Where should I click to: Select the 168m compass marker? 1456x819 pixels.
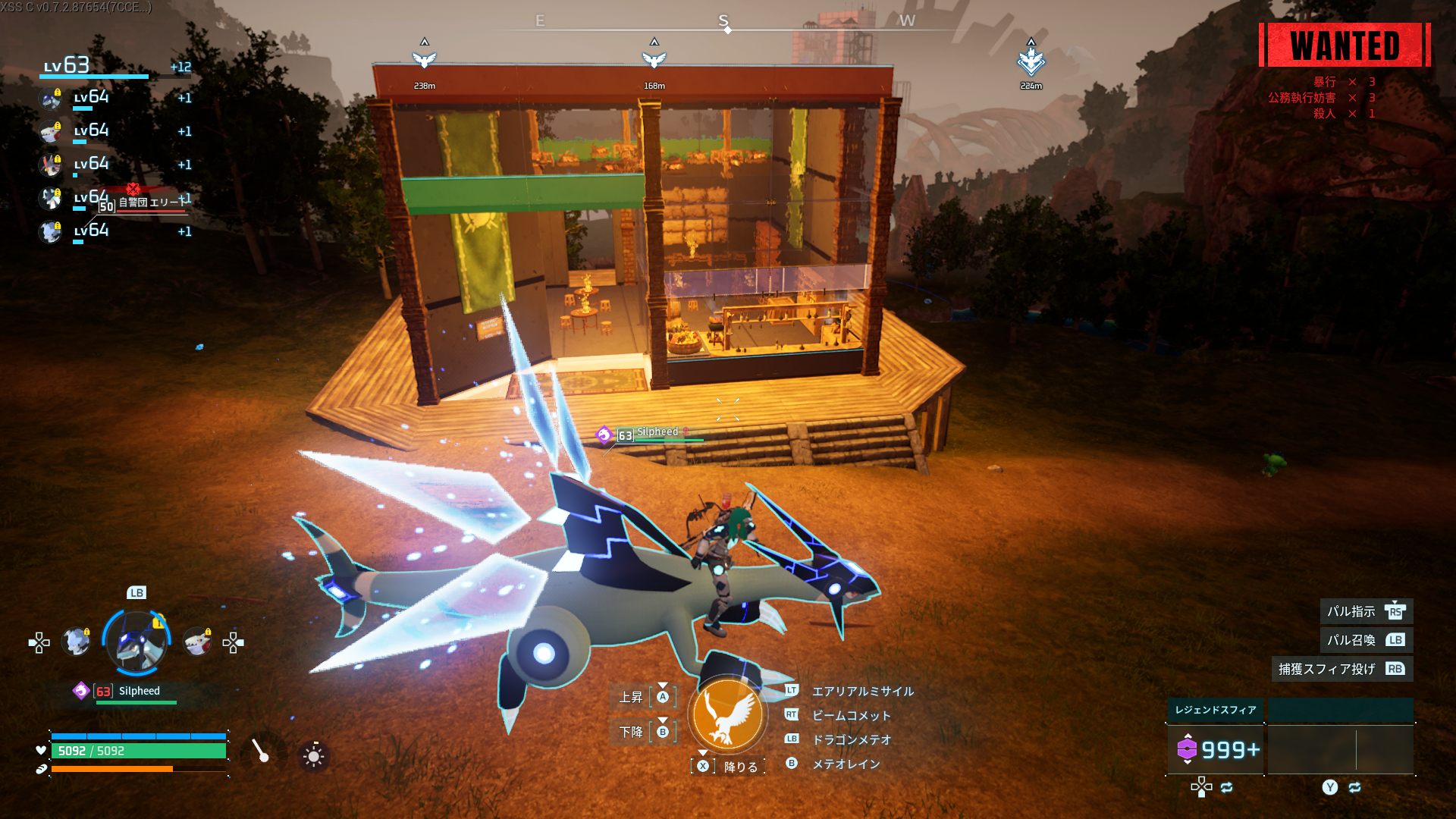point(654,59)
